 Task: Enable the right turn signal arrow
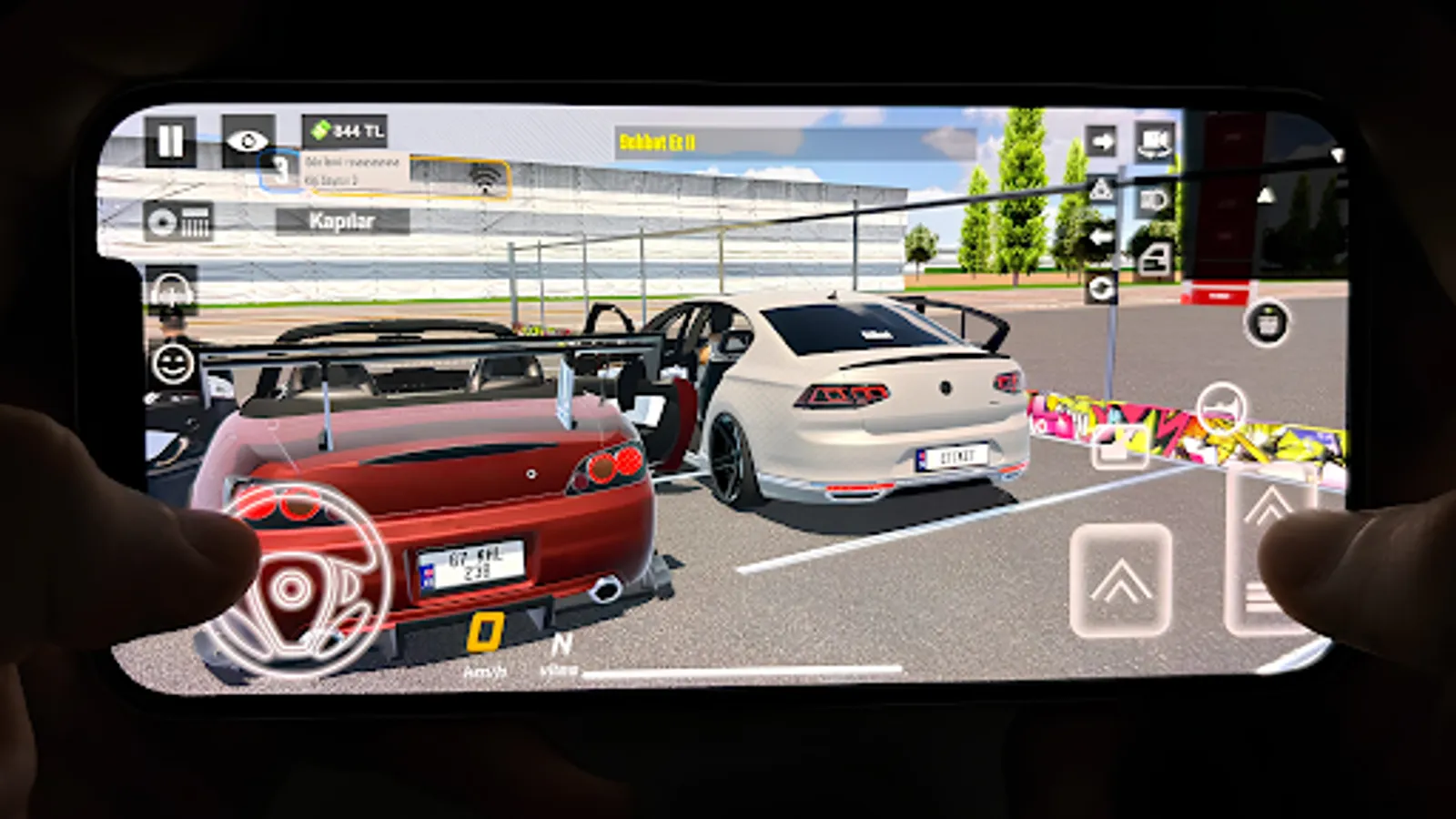coord(1103,142)
